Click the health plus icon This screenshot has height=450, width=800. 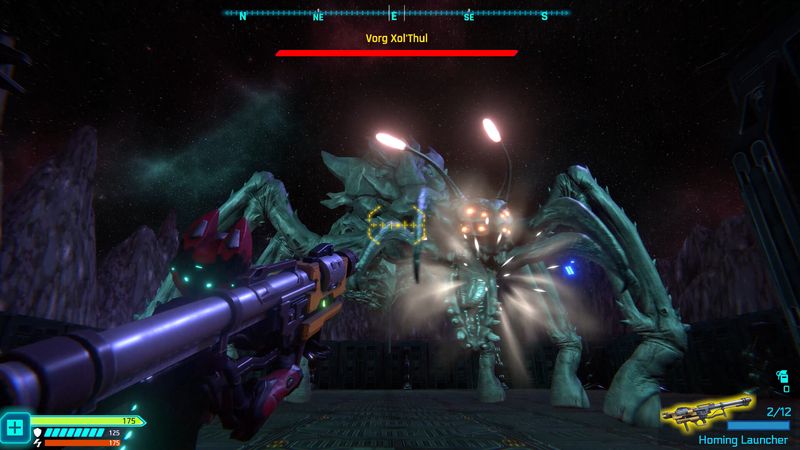pos(14,428)
